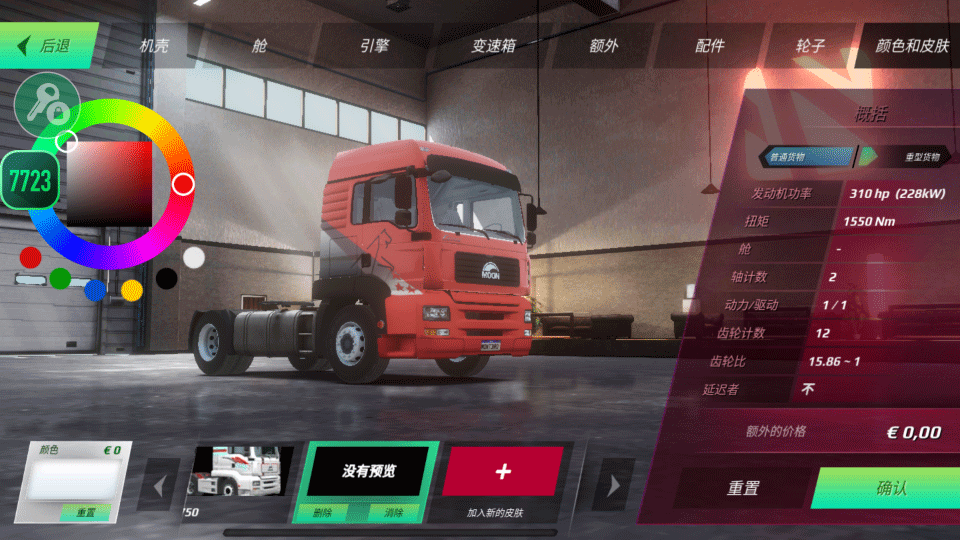Pick the yellow preset color swatch
The height and width of the screenshot is (540, 960).
[132, 290]
